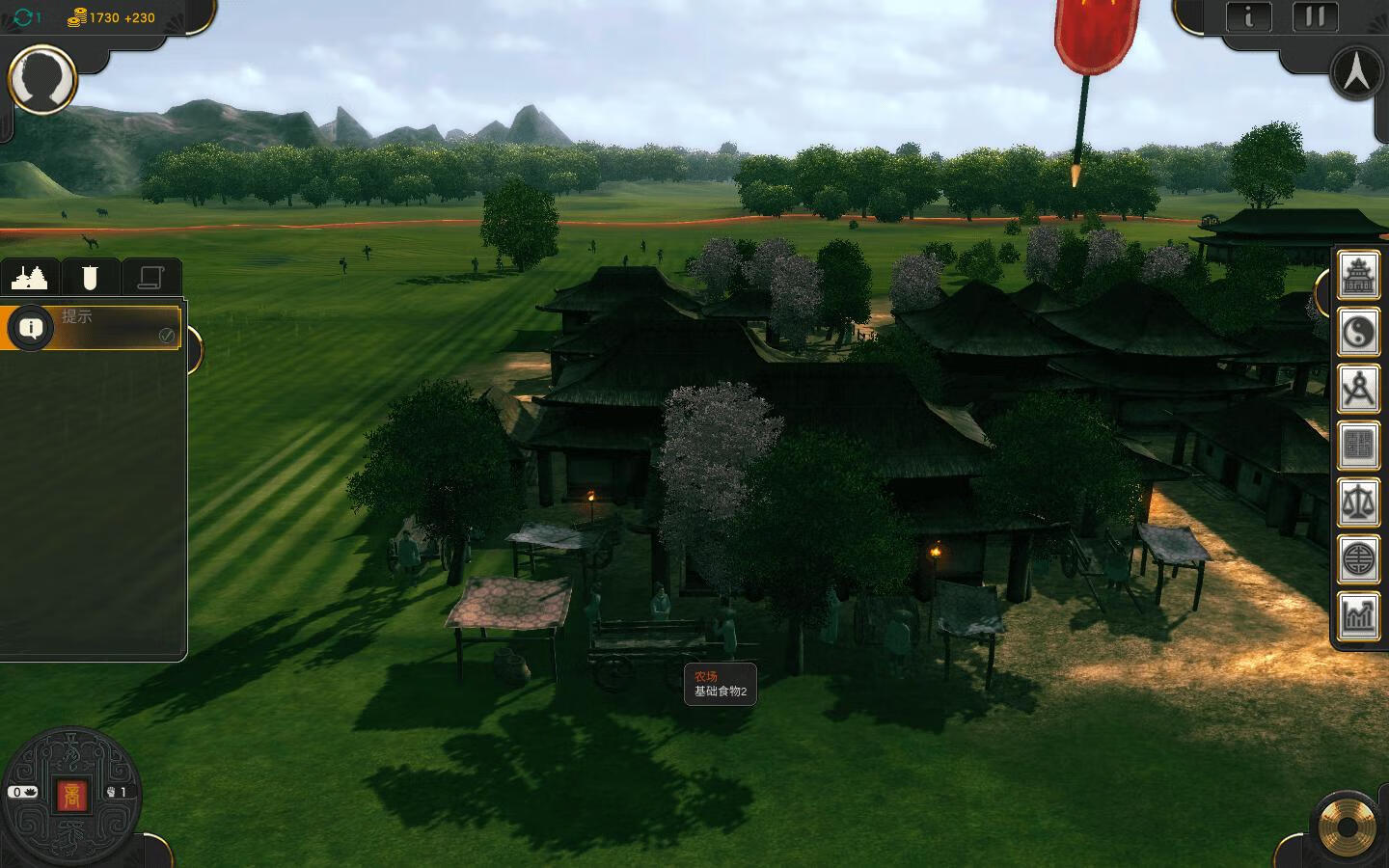Open the info panel button
Image resolution: width=1389 pixels, height=868 pixels.
tap(1249, 16)
